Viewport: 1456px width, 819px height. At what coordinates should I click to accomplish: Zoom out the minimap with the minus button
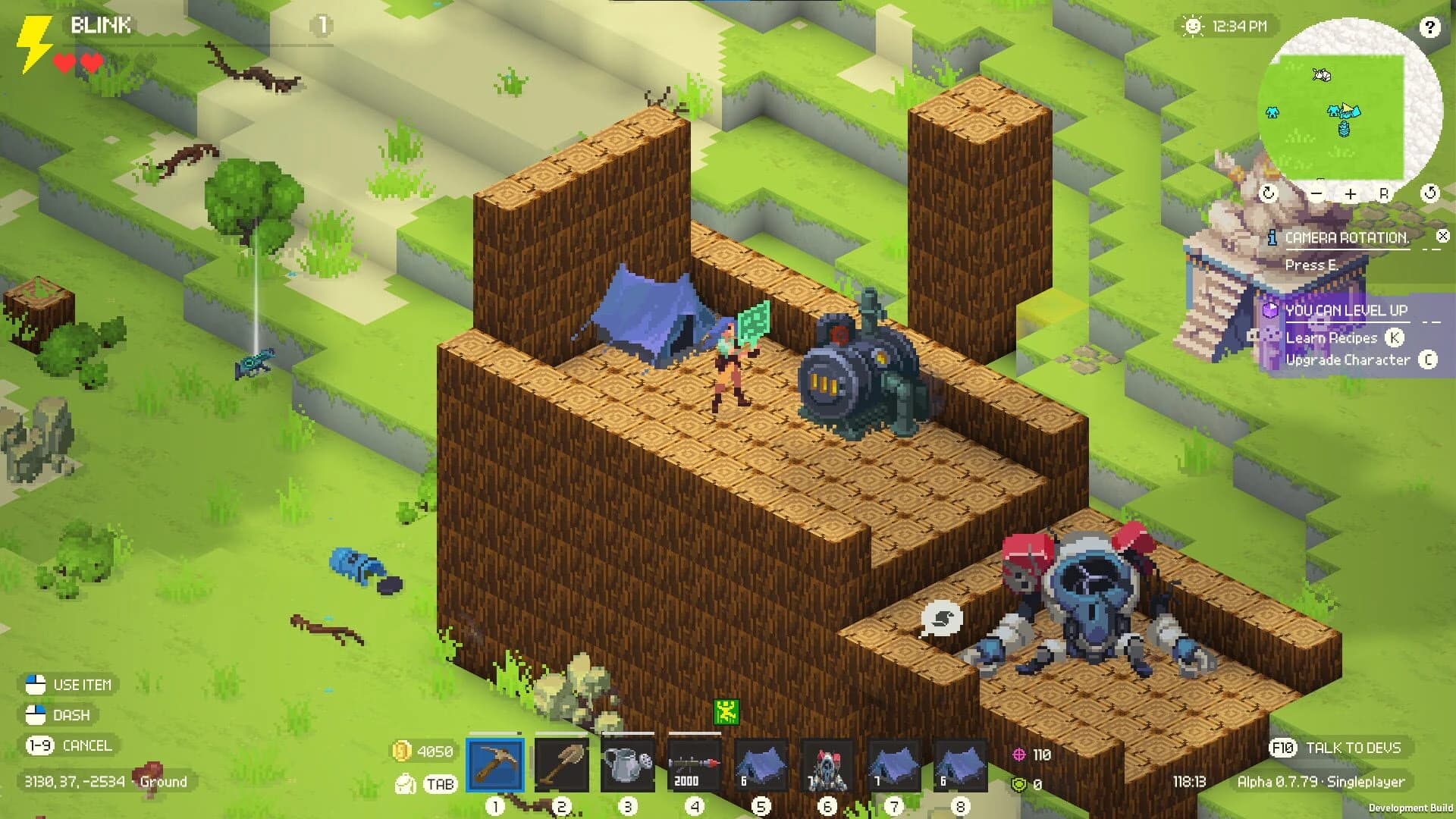1316,194
